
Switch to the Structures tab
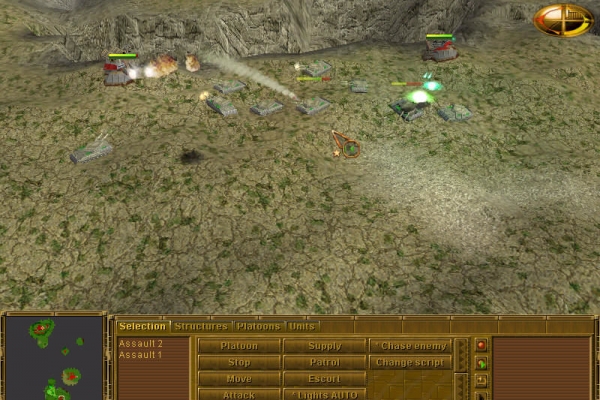[200, 326]
